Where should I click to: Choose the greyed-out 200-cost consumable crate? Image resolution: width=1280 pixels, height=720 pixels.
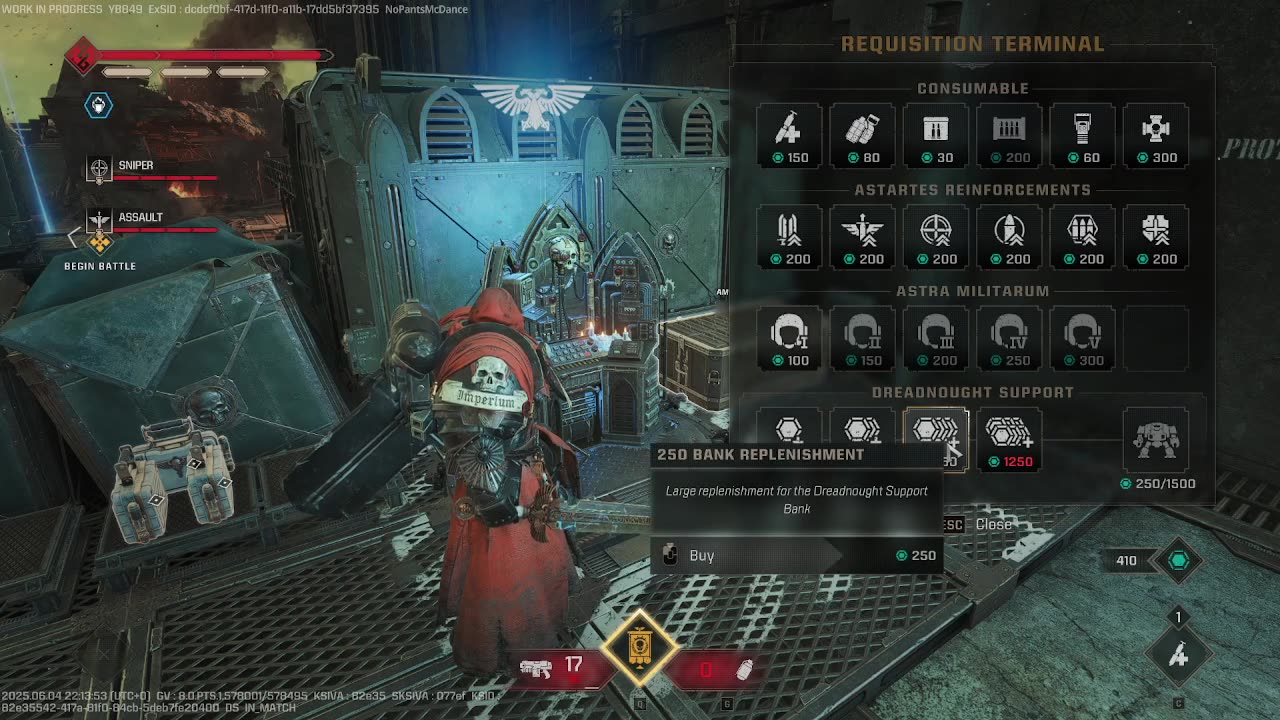pyautogui.click(x=1009, y=135)
